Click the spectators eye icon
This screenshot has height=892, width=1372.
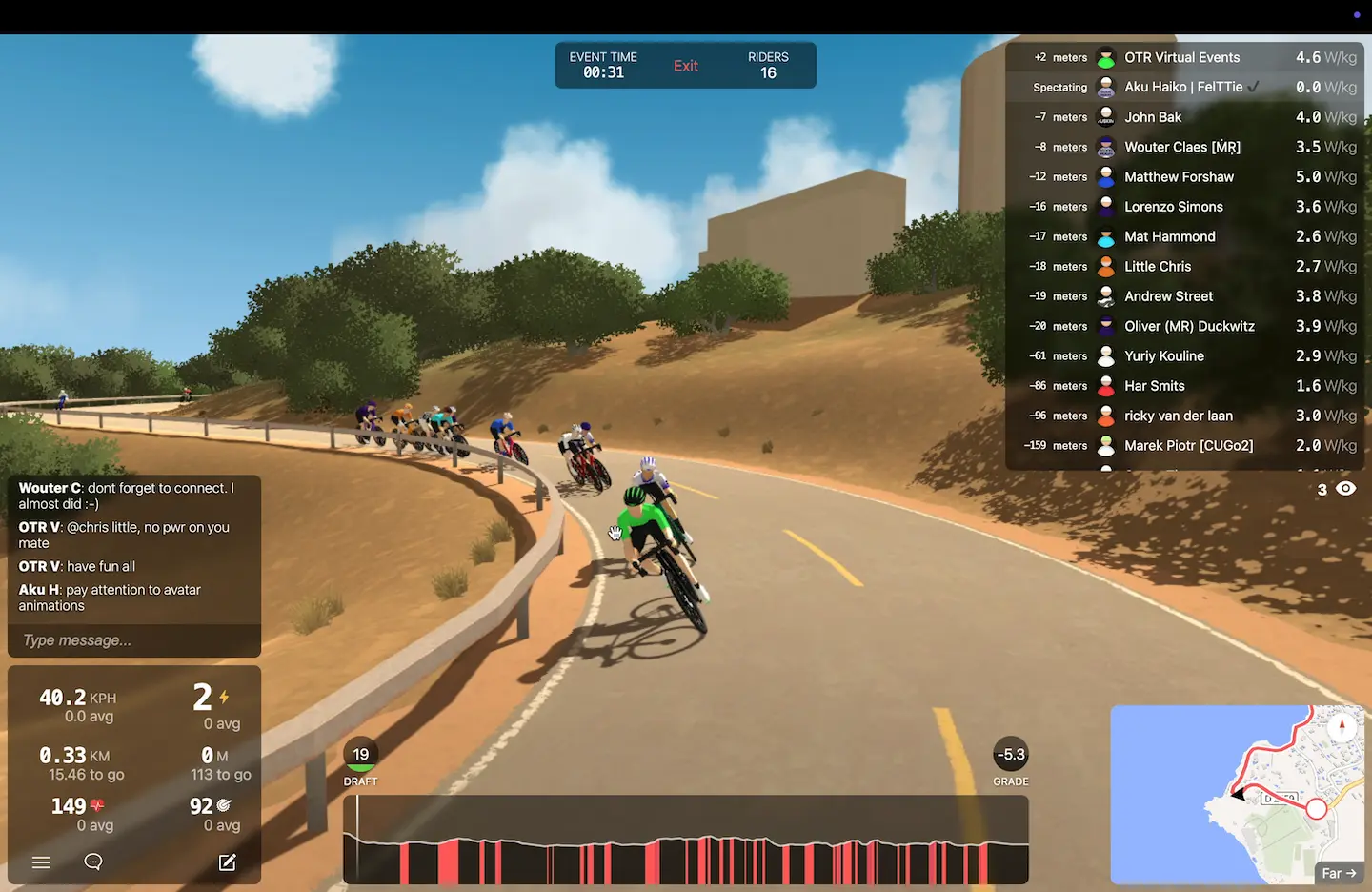point(1345,489)
